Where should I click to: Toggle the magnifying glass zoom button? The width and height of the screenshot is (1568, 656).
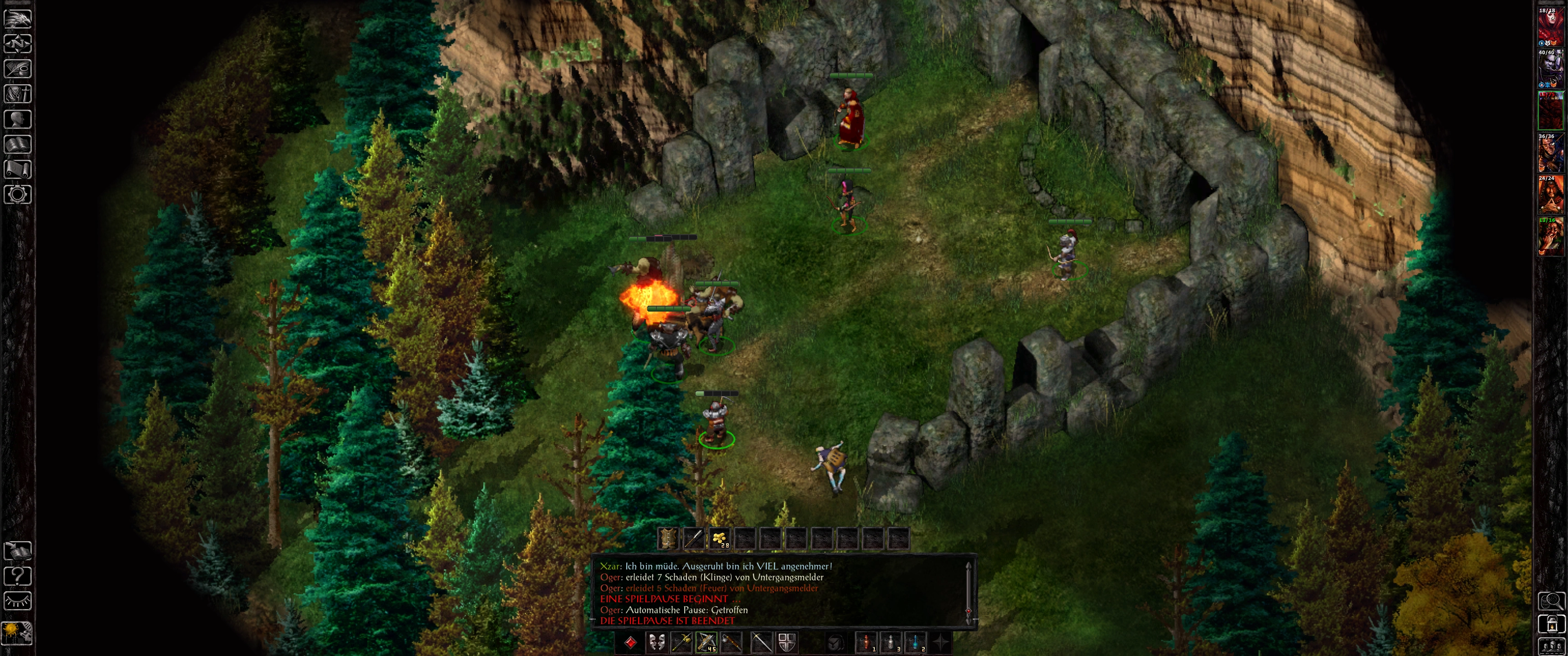point(1550,601)
